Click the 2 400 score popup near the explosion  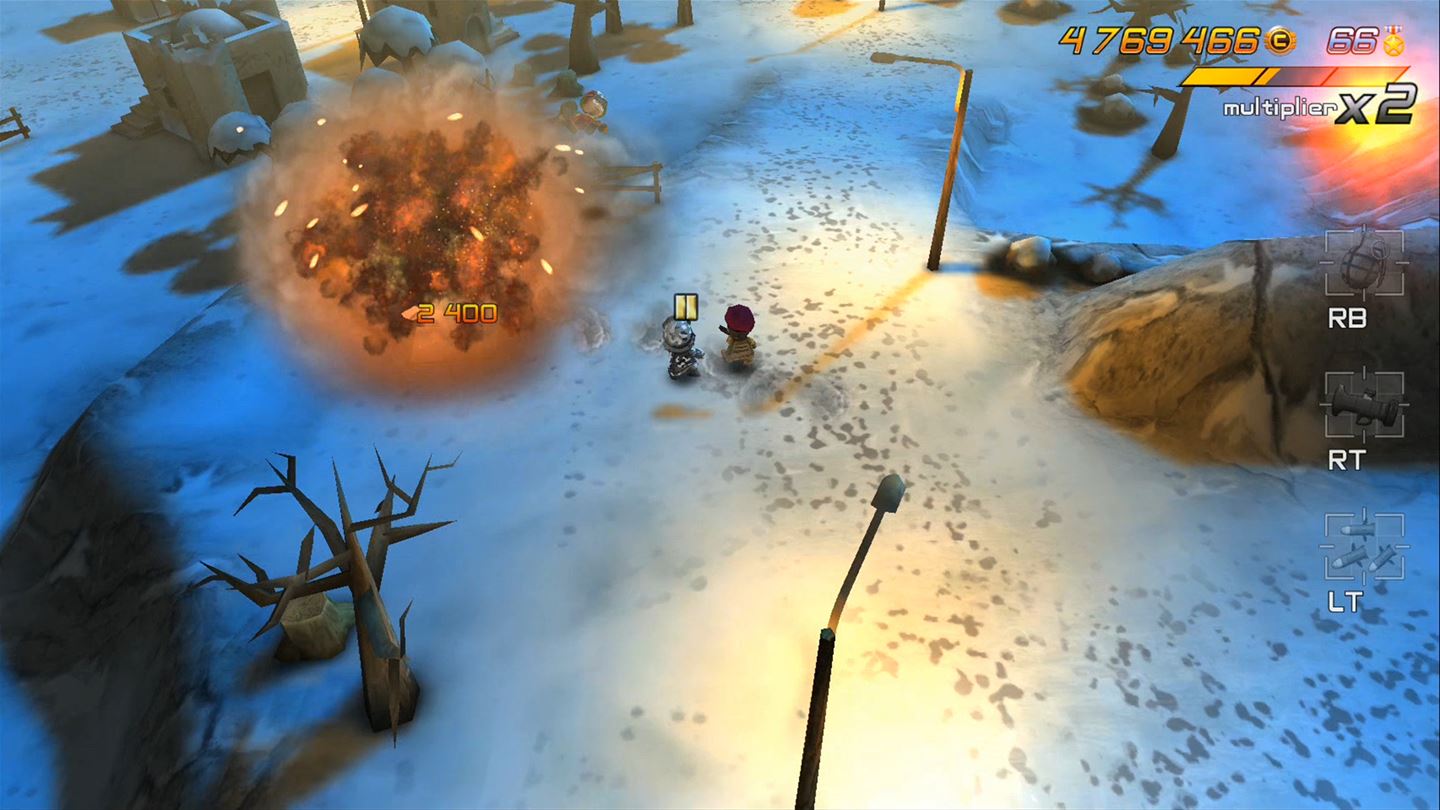coord(452,310)
